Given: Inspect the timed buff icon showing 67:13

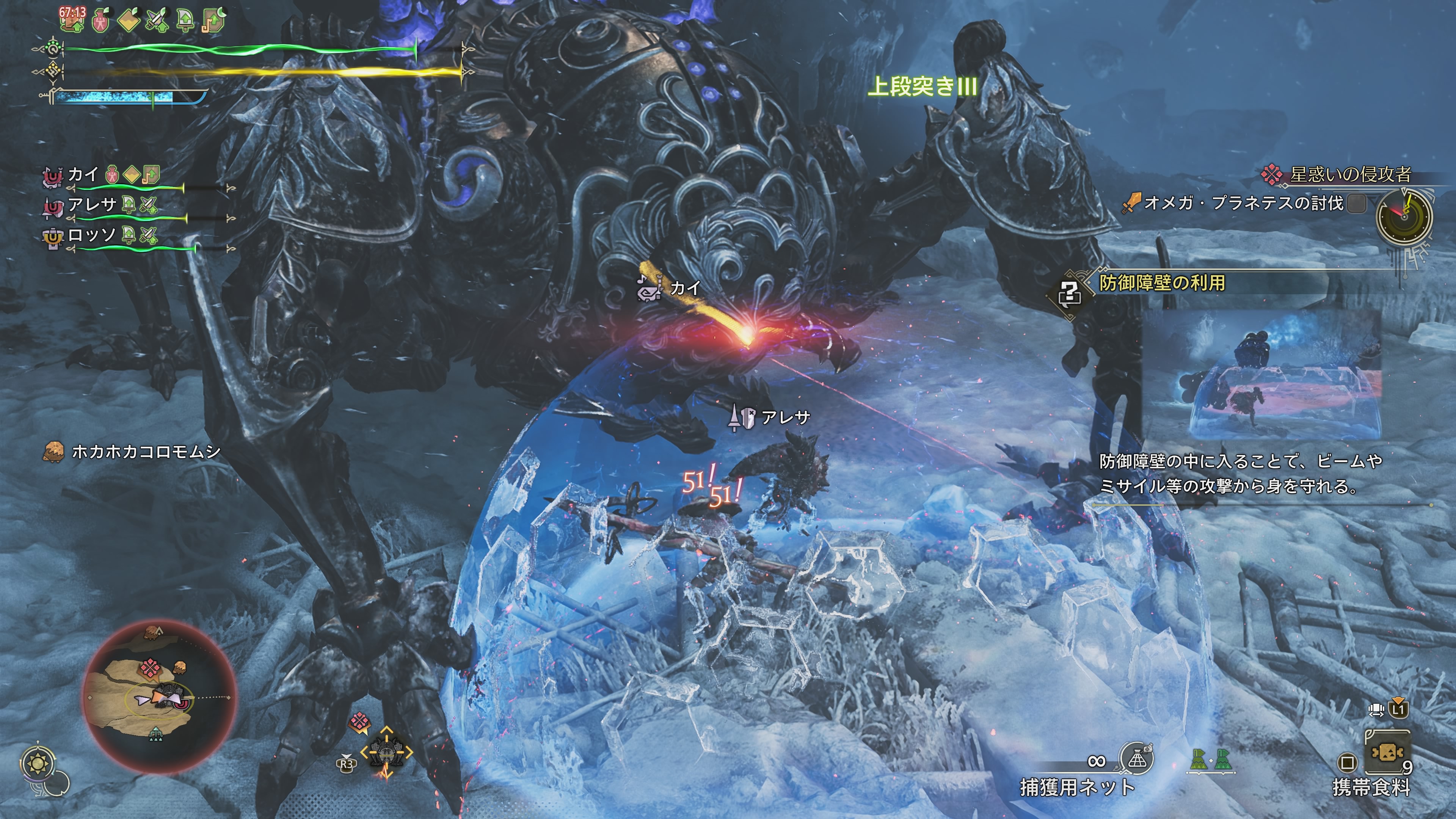Looking at the screenshot, I should [x=72, y=19].
